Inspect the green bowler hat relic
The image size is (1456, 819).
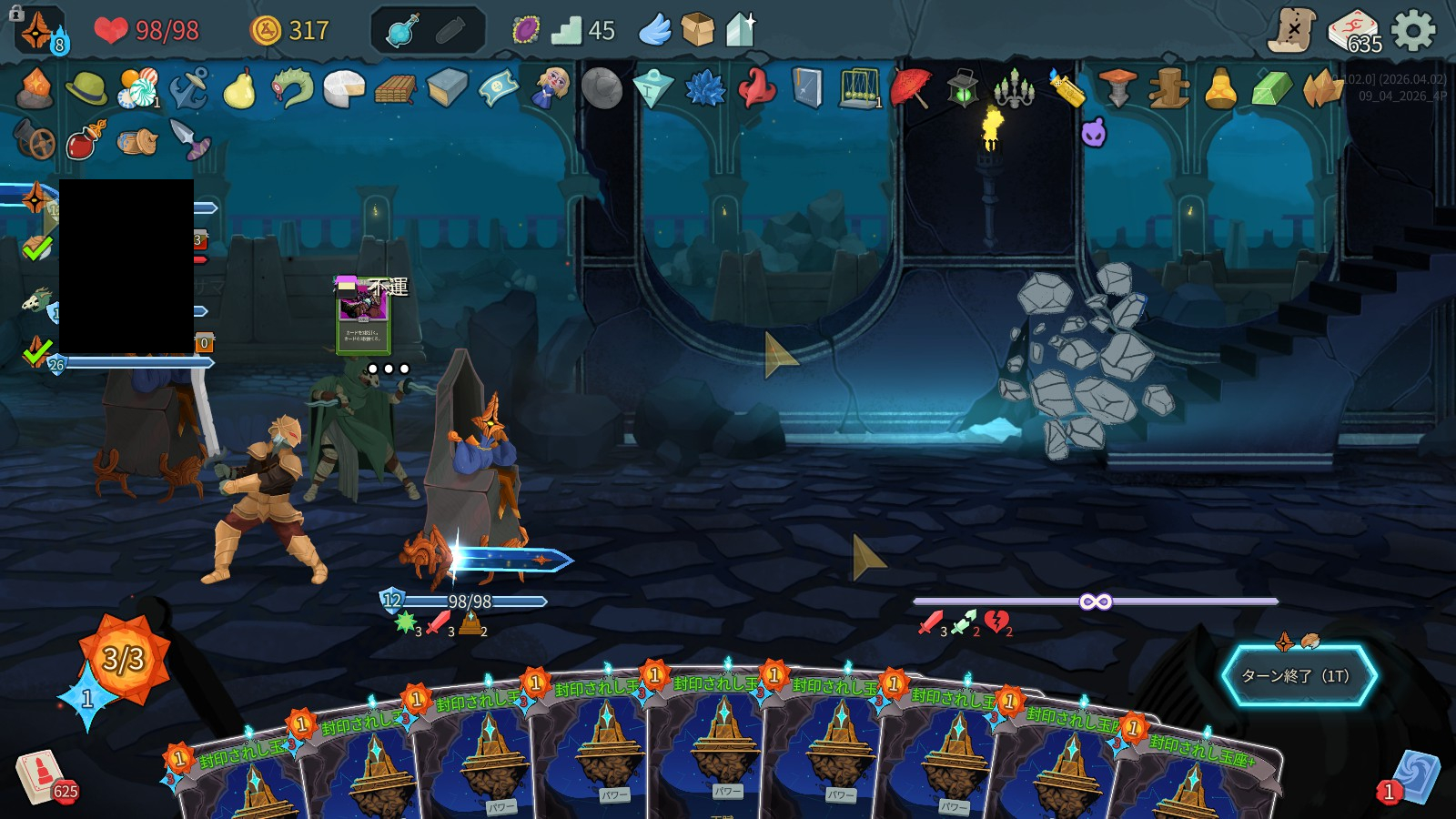click(x=86, y=88)
